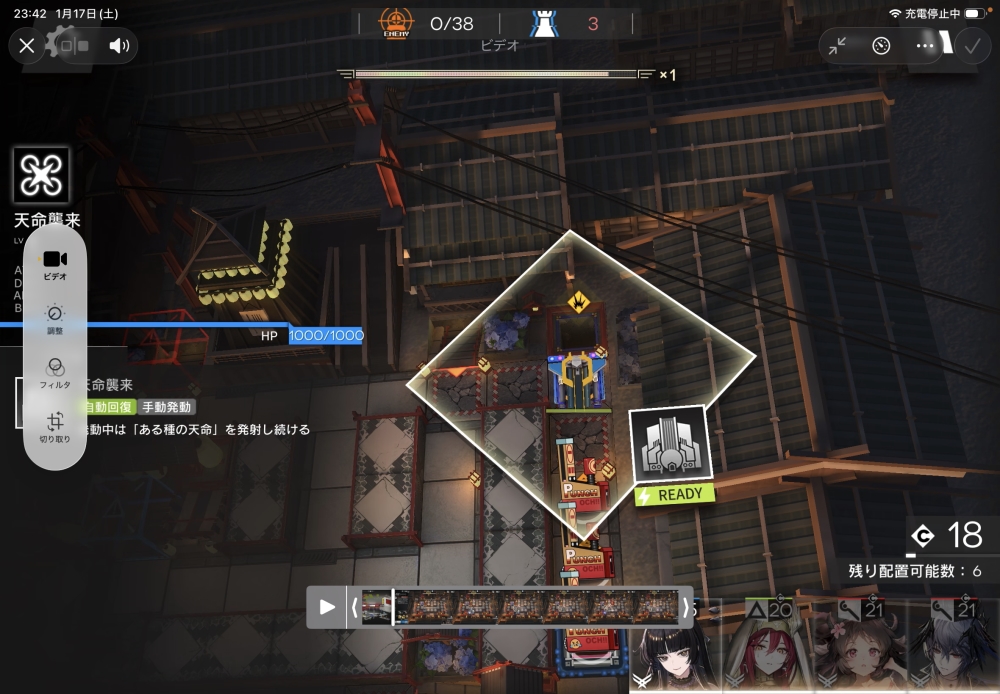
Task: Play the video from the timeline bar
Action: (x=327, y=607)
